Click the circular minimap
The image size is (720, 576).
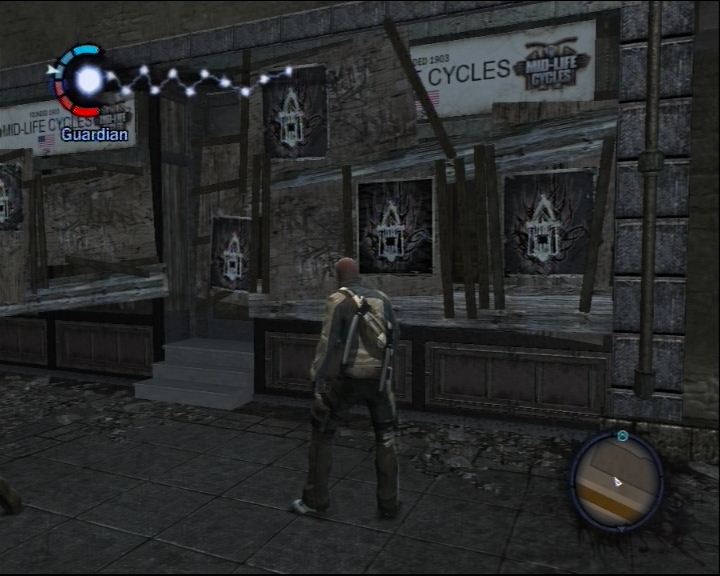(617, 480)
